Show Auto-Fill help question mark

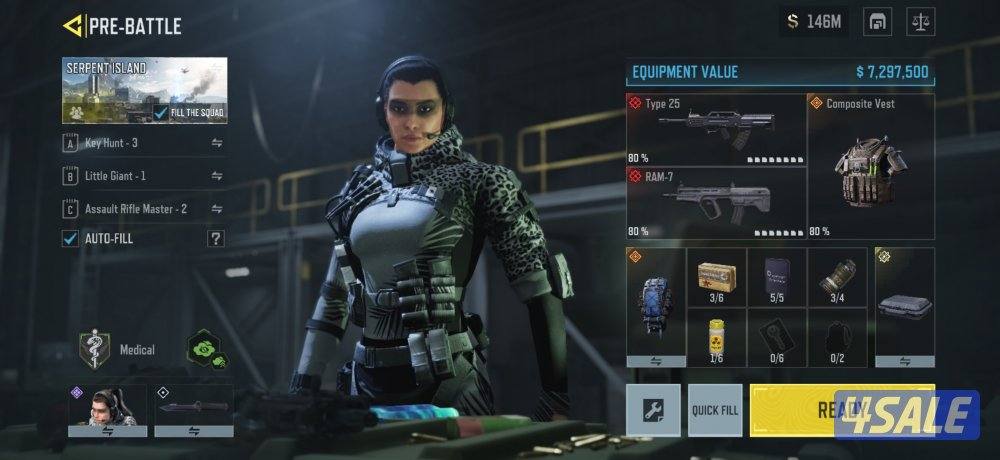click(215, 238)
